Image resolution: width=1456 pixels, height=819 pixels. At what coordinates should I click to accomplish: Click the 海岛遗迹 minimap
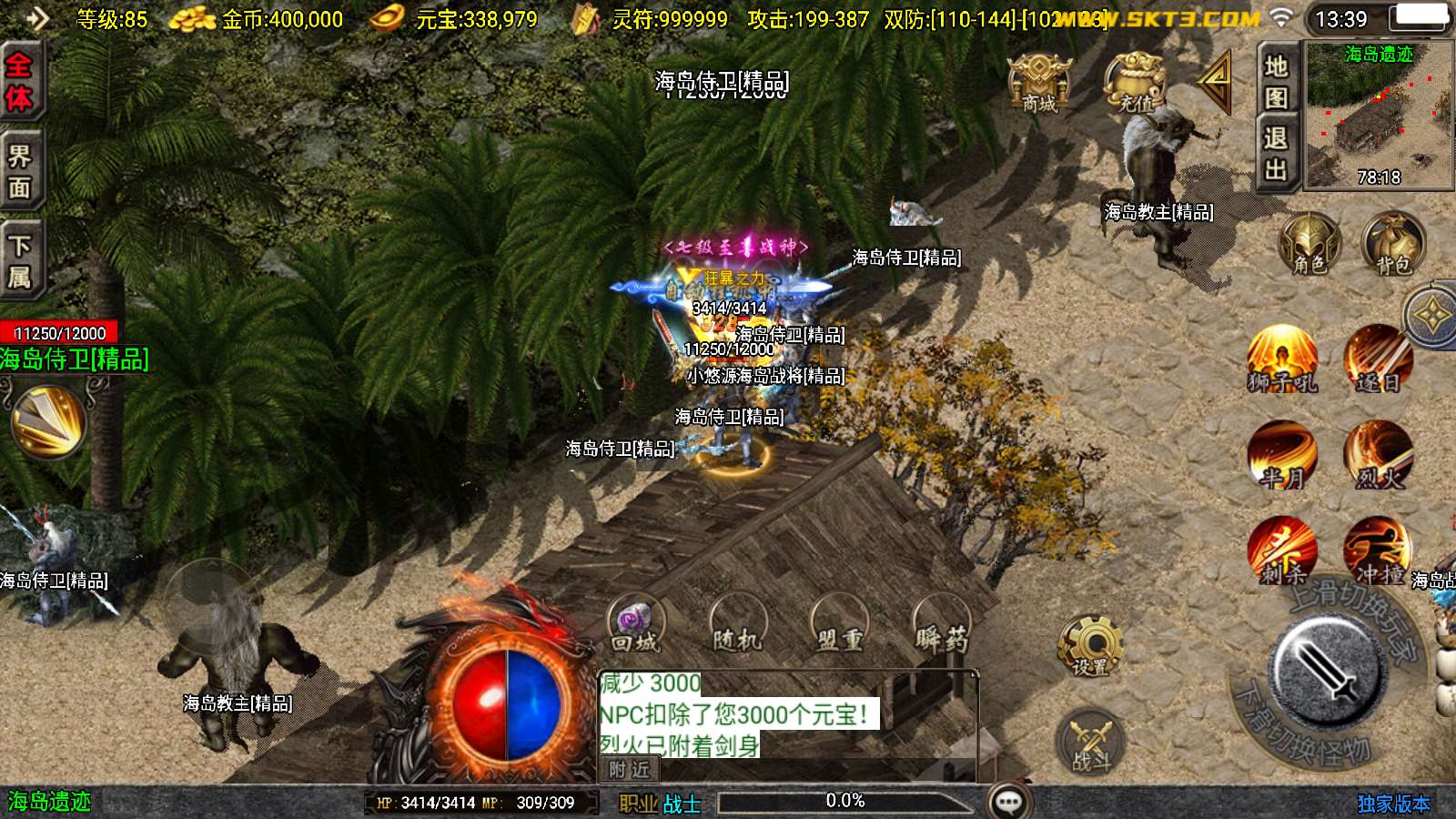(1379, 116)
